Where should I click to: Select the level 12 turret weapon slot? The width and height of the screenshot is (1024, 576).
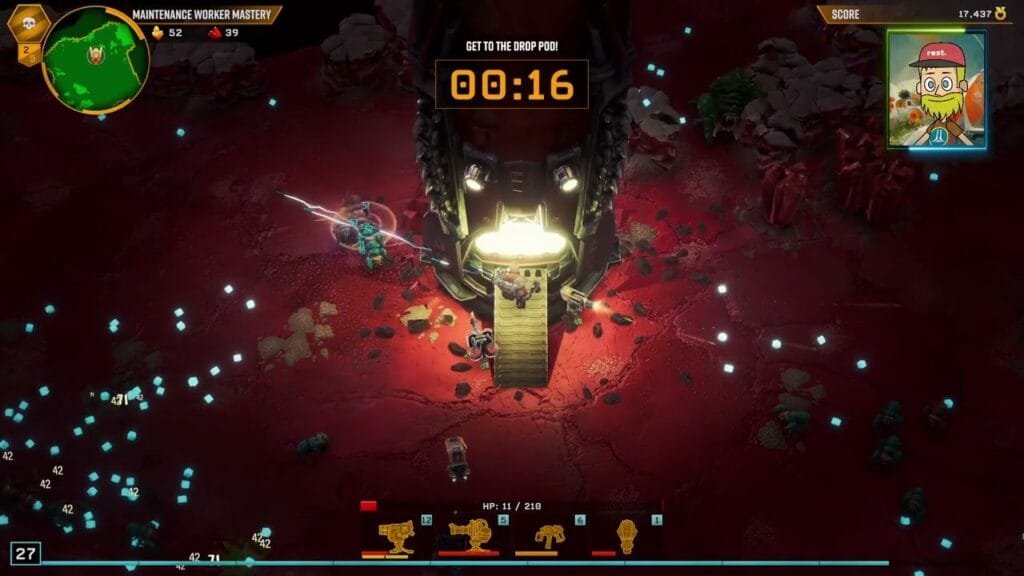click(398, 536)
